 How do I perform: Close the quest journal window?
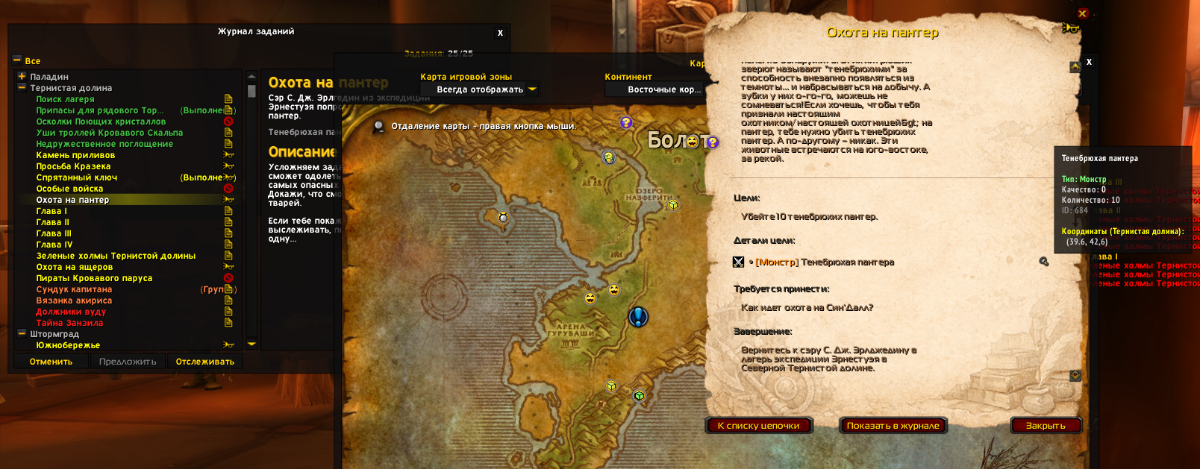[x=500, y=33]
